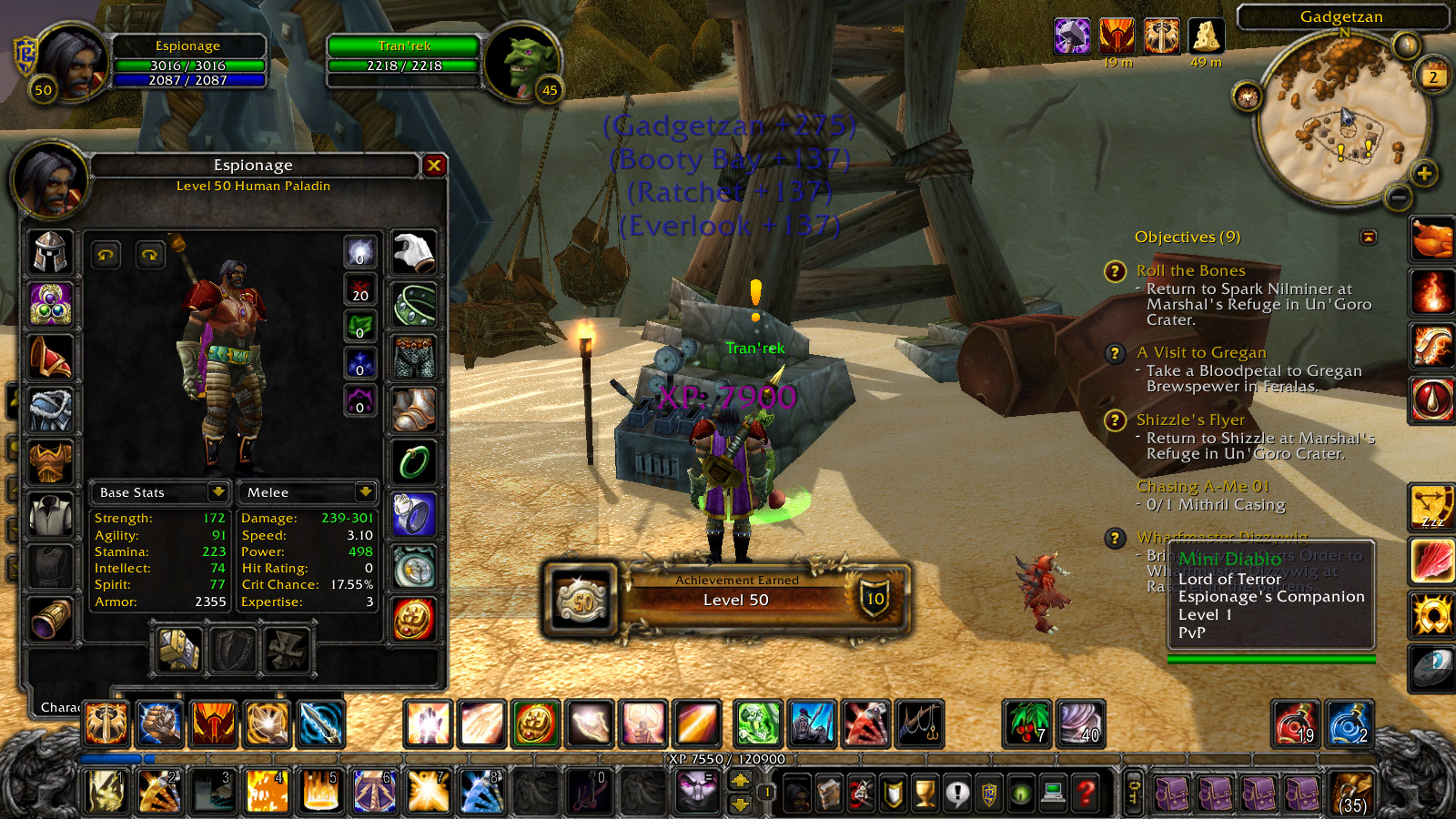
Task: Rotate the character model left
Action: coord(106,256)
